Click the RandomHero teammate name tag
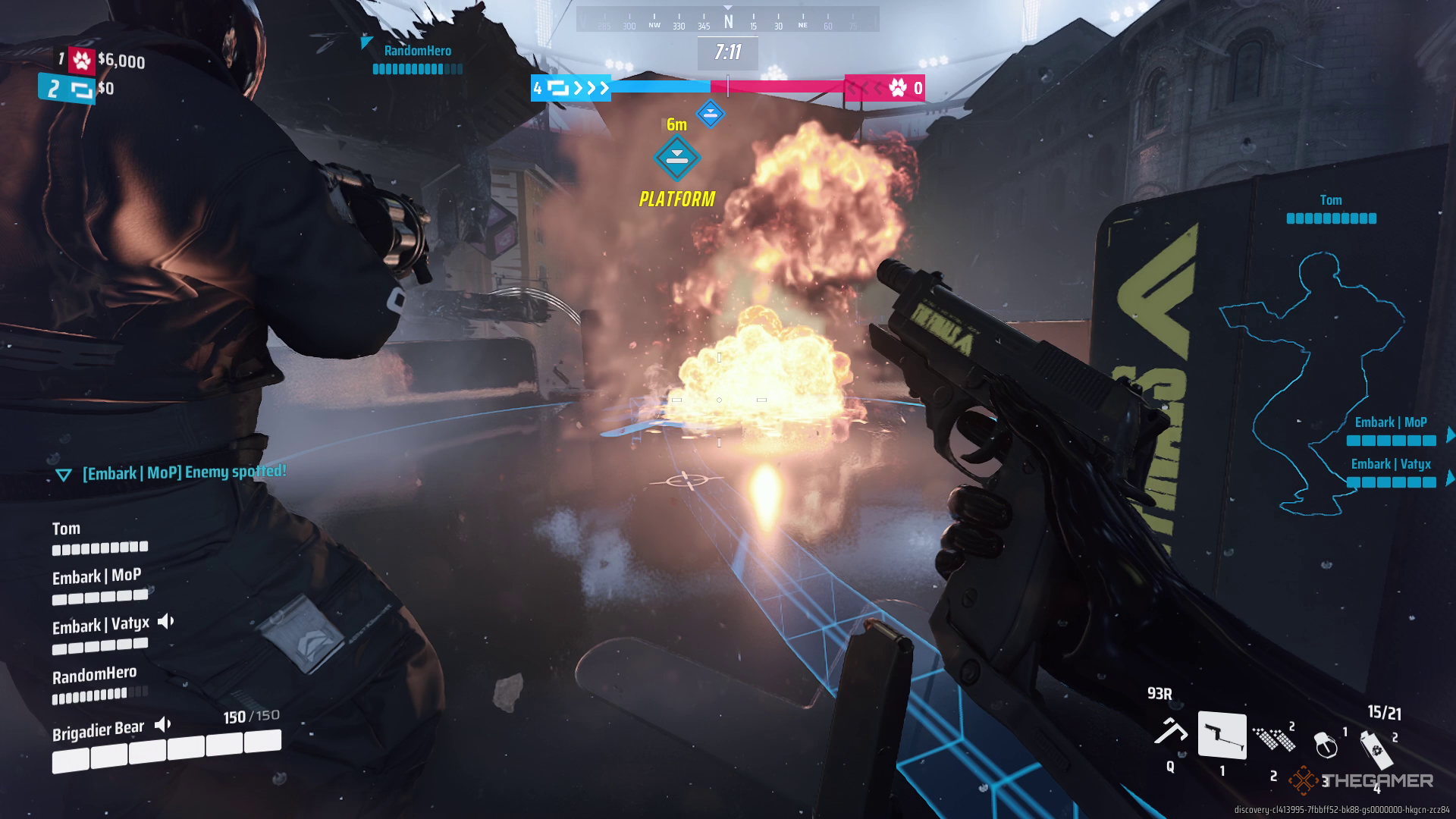 pyautogui.click(x=417, y=51)
